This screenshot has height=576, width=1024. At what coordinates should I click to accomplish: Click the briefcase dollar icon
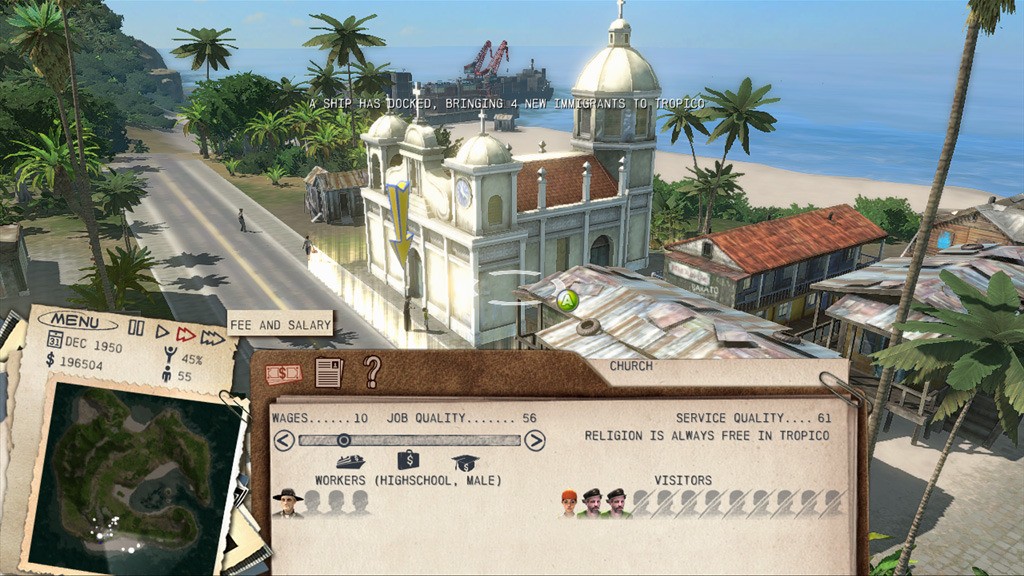(x=408, y=460)
